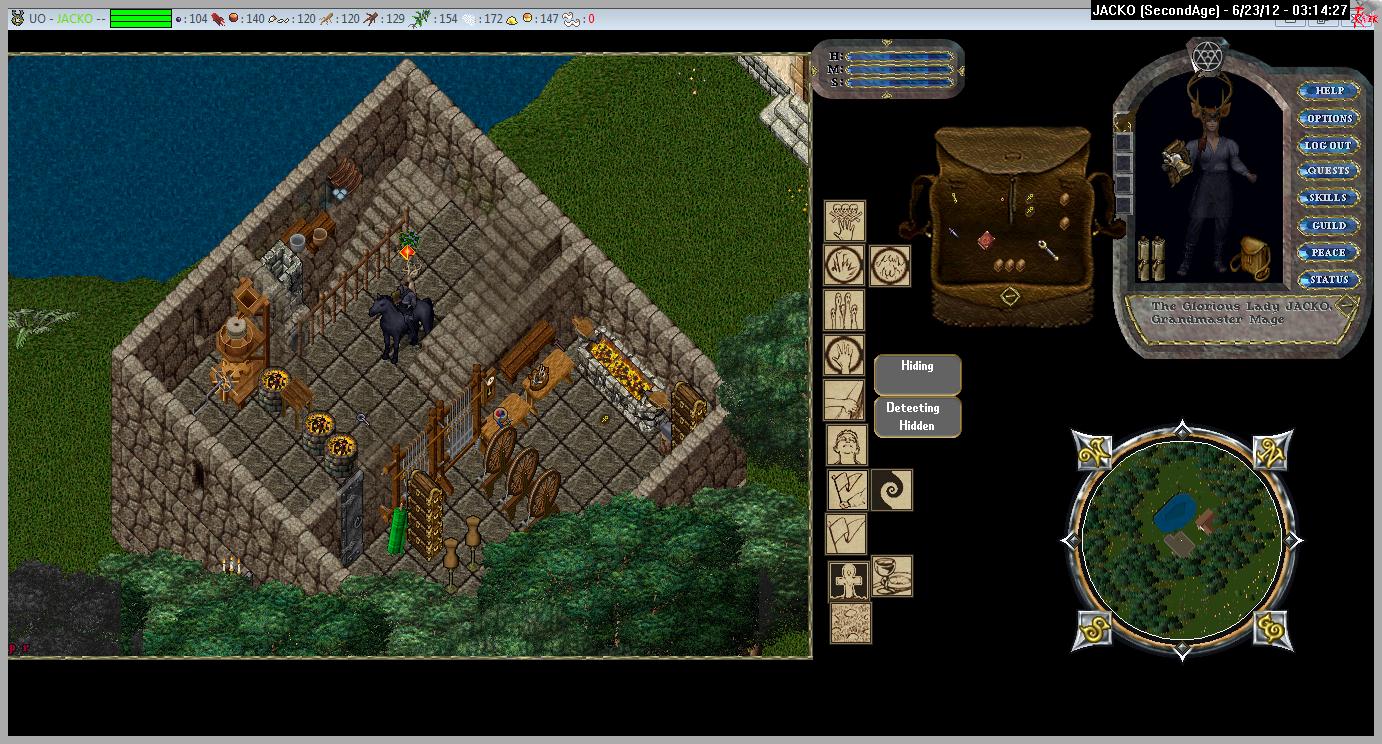Click the Log Out button
The height and width of the screenshot is (744, 1382).
pos(1328,145)
